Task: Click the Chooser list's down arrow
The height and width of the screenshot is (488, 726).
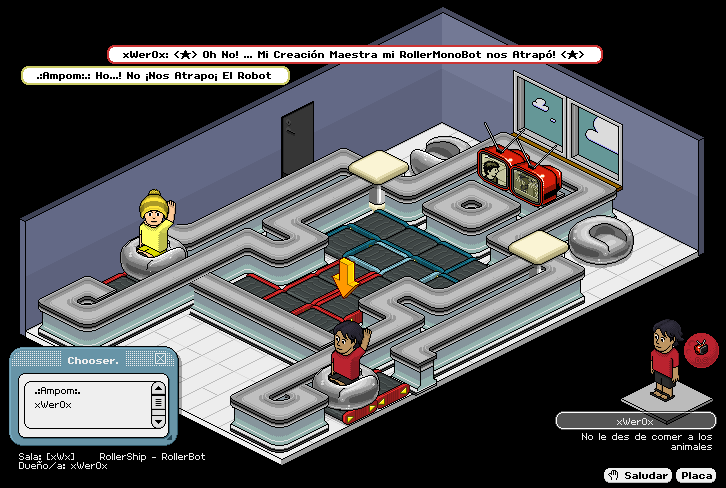Action: pos(157,421)
